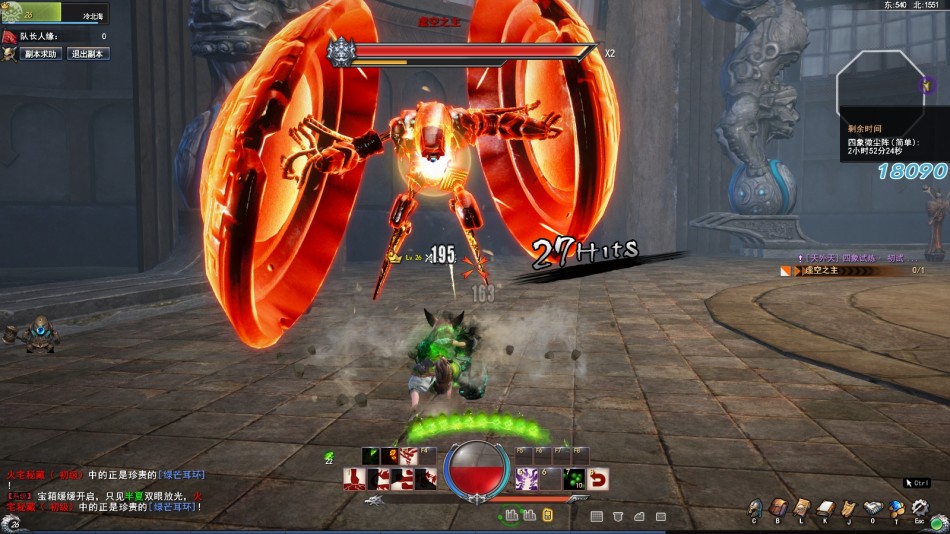
Task: Click the yellow battery icon below the orb
Action: 547,515
